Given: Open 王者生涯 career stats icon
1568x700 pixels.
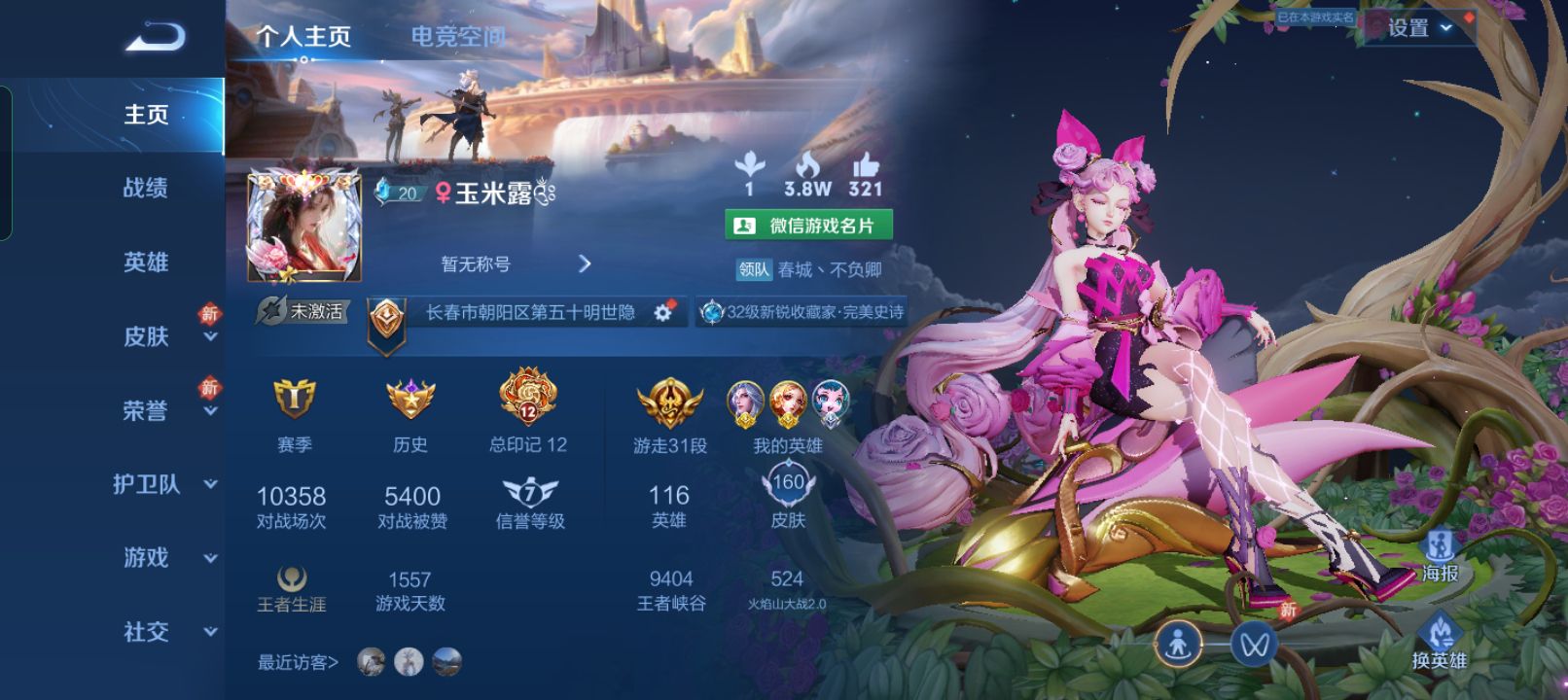Looking at the screenshot, I should tap(291, 574).
